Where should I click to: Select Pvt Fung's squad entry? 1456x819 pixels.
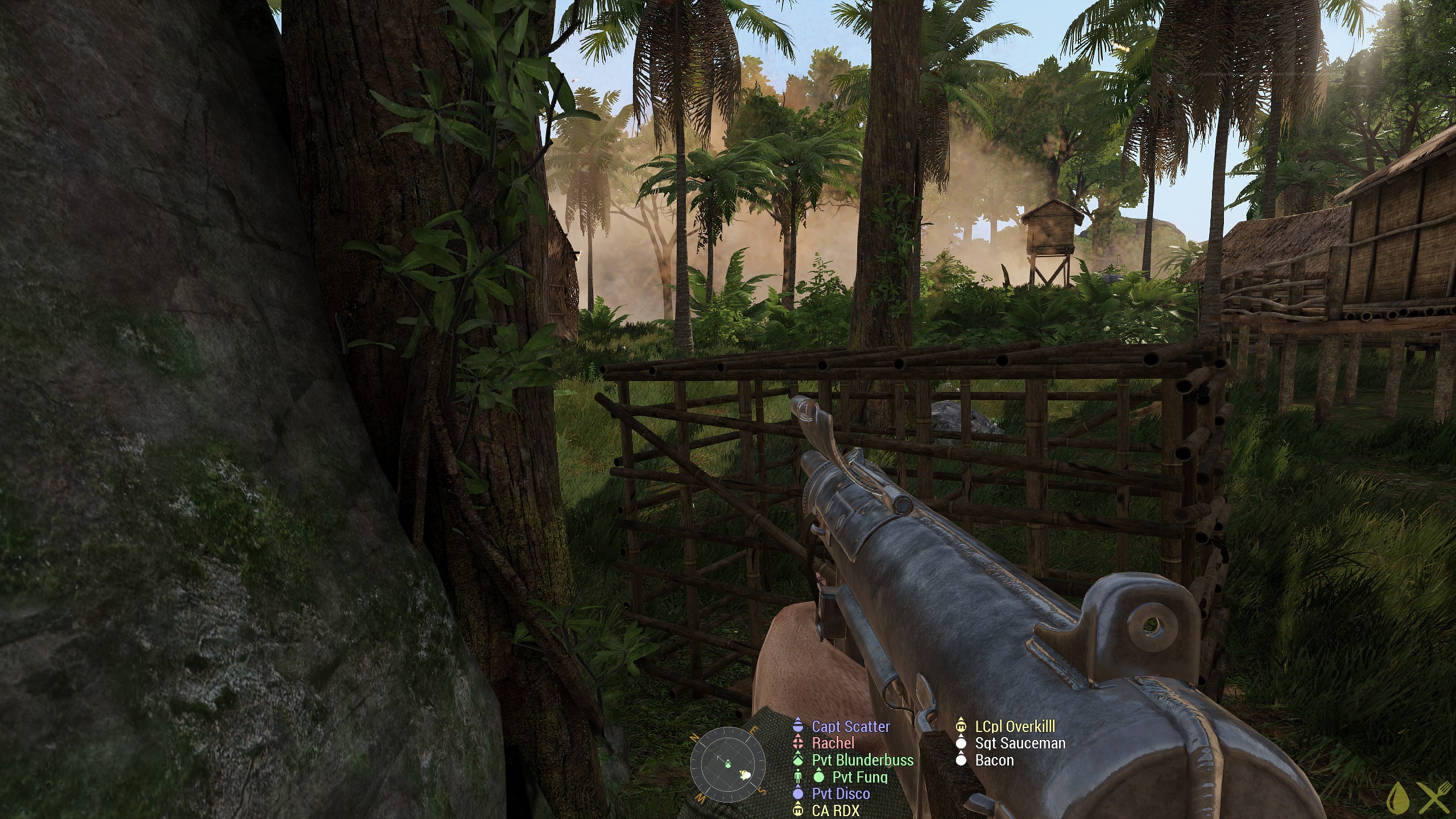[859, 777]
